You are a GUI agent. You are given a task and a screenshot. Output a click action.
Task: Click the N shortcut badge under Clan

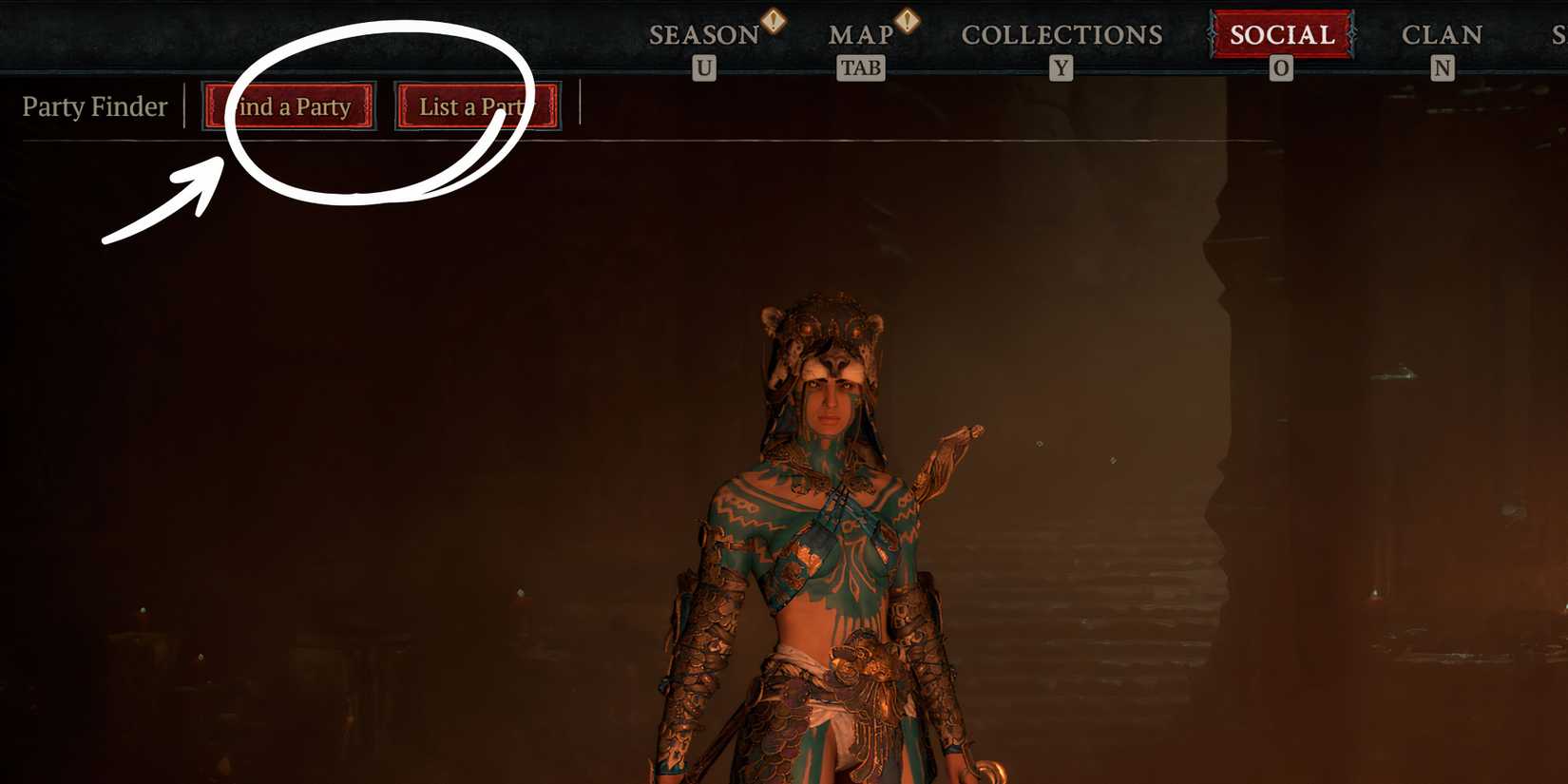1443,67
